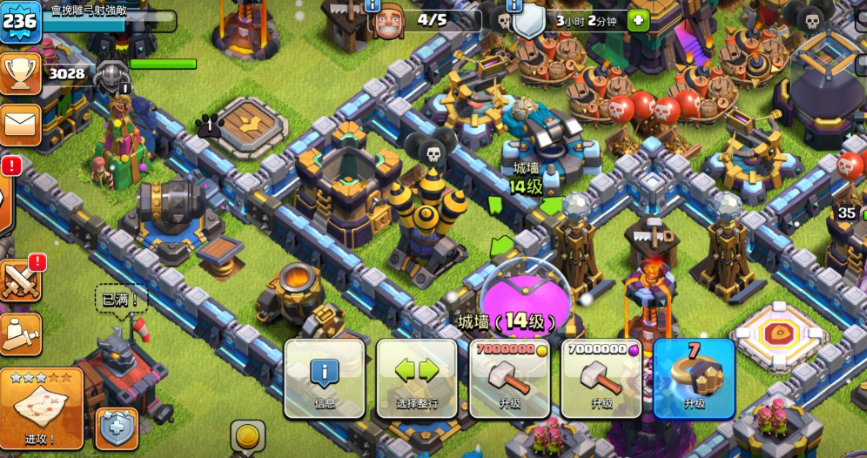
Task: Tap the clan badge icon beside 3028
Action: (x=112, y=74)
